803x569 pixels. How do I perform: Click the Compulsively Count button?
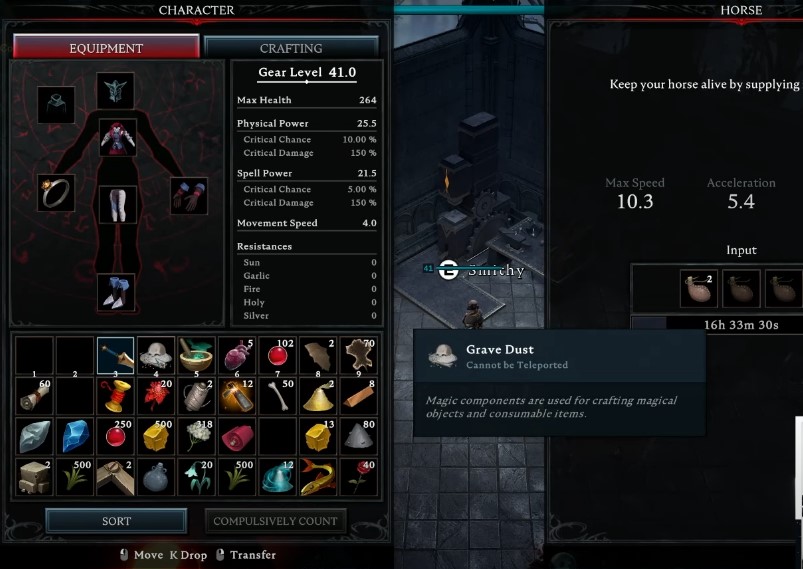[277, 521]
